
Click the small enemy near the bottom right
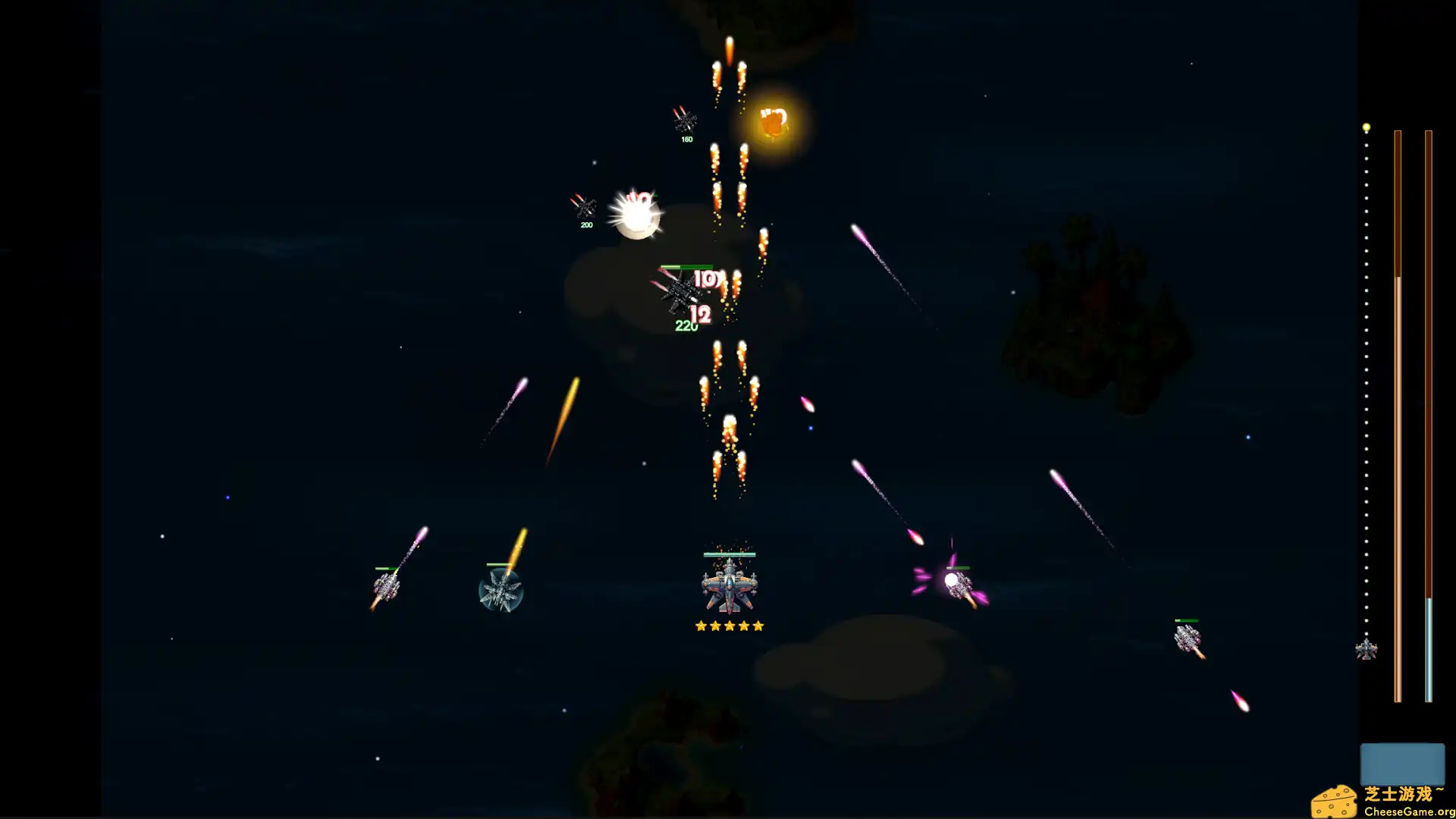pos(1188,639)
